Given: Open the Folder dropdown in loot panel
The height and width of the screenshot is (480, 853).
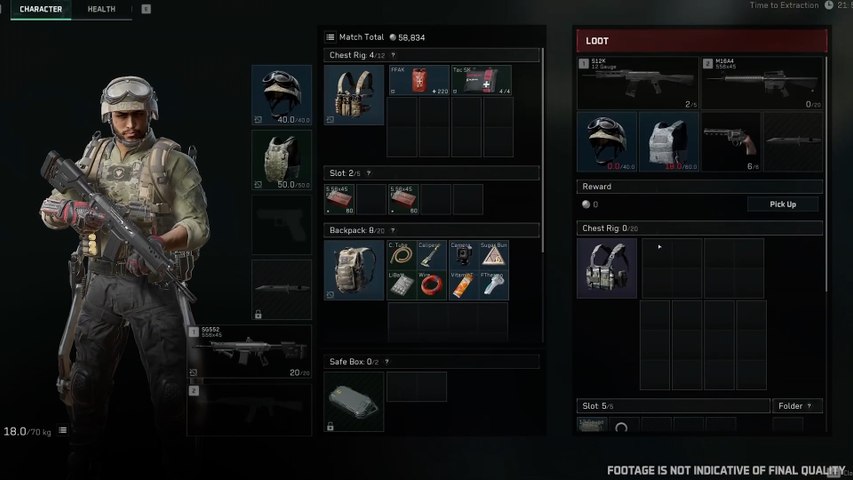Looking at the screenshot, I should tap(797, 406).
